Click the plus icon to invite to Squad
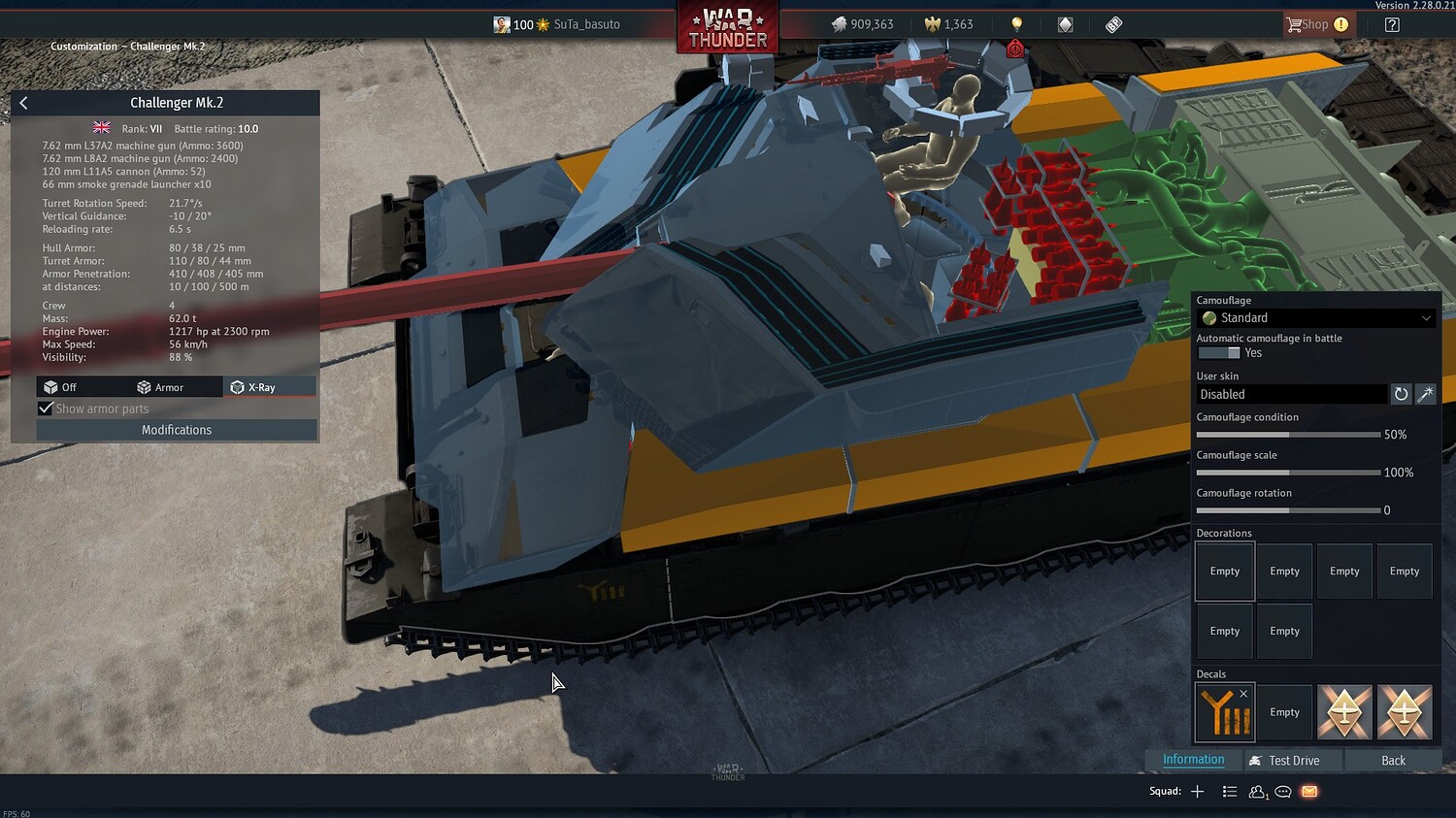The image size is (1456, 818). coord(1196,791)
